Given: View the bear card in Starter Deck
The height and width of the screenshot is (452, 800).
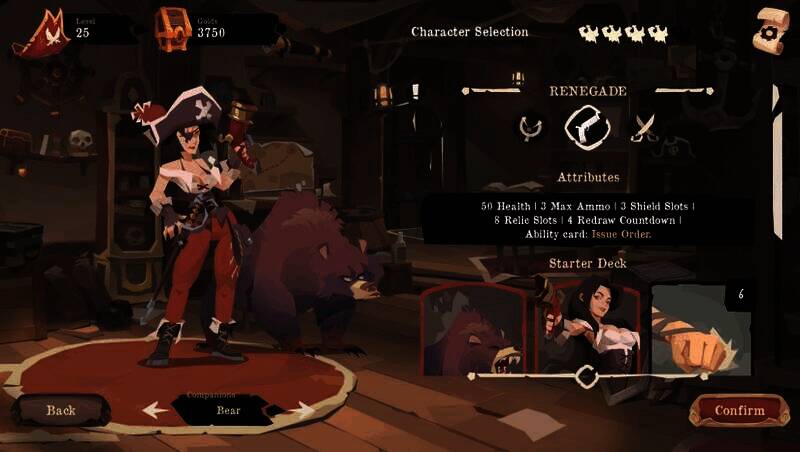Looking at the screenshot, I should point(474,328).
